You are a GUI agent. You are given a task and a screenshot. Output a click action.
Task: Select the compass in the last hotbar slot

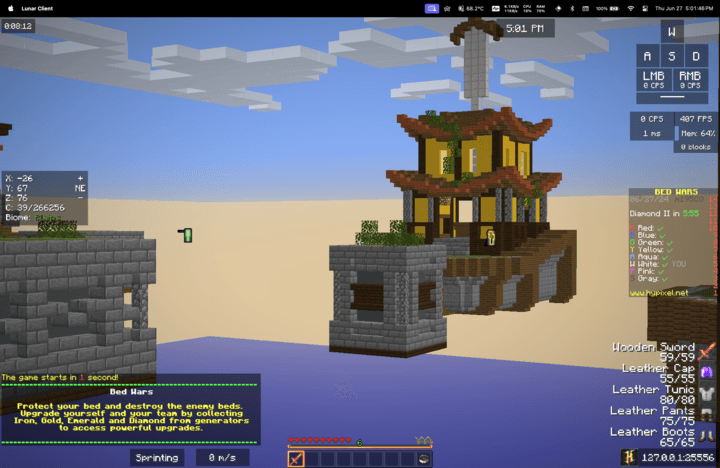click(x=424, y=459)
